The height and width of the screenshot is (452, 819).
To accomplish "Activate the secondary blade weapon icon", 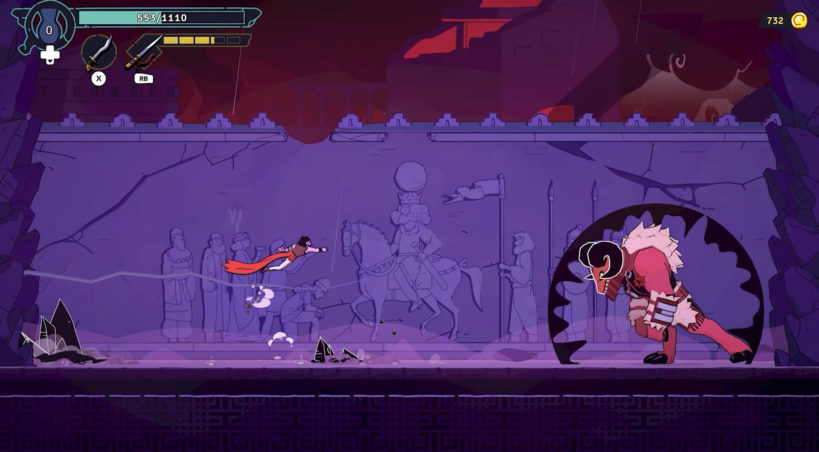I will (x=144, y=51).
